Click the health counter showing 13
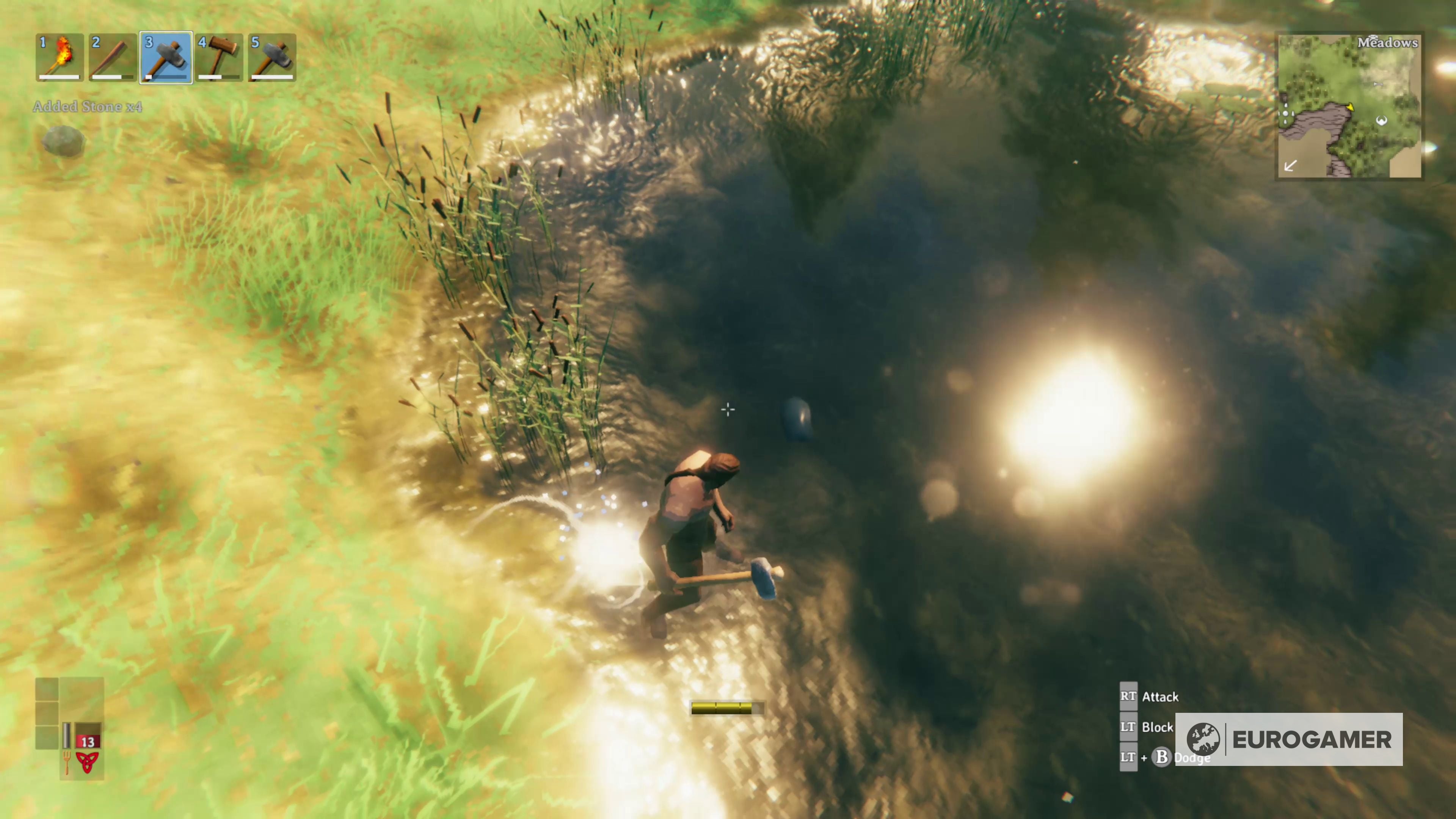Image resolution: width=1456 pixels, height=819 pixels. pos(88,742)
